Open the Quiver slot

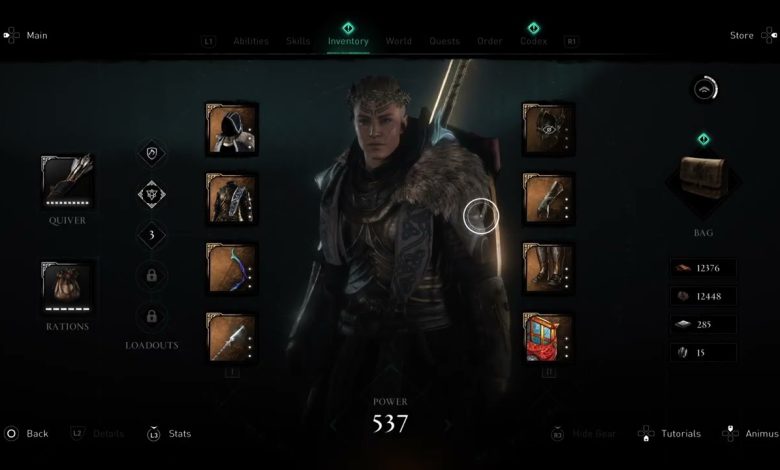[67, 181]
